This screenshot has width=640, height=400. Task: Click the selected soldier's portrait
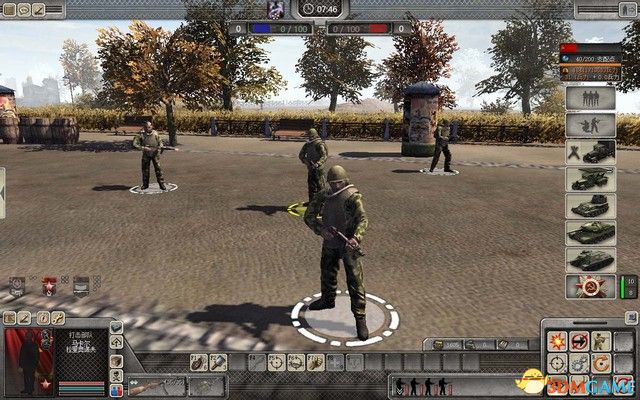tap(29, 357)
